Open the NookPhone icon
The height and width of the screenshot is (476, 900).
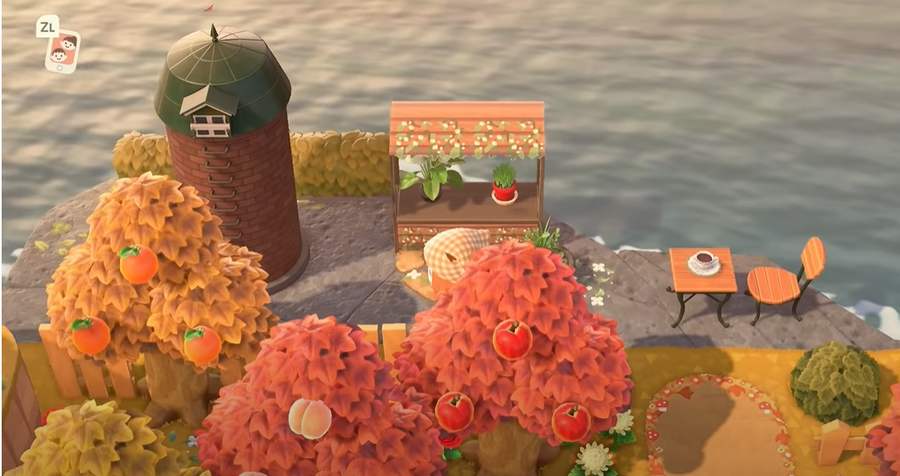click(x=62, y=52)
